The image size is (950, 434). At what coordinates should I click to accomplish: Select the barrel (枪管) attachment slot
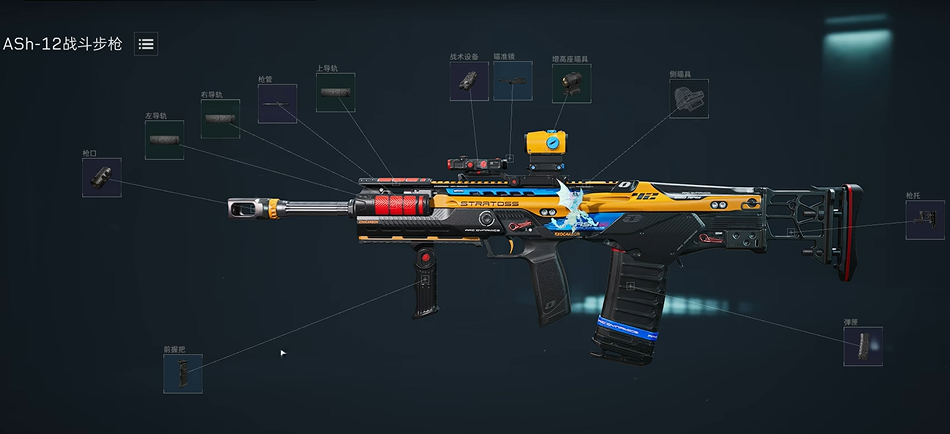tap(277, 103)
